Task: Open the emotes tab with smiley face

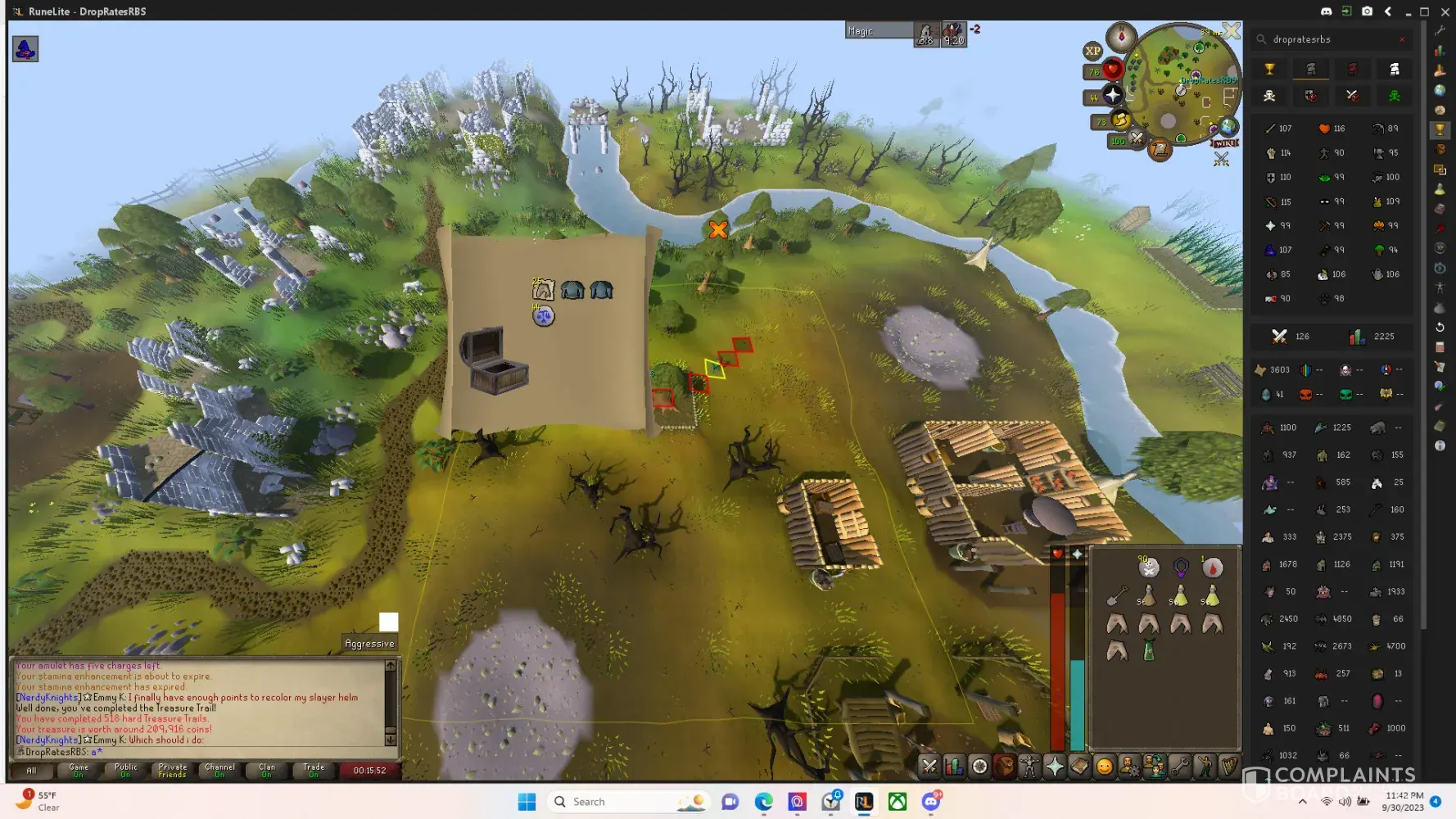Action: pyautogui.click(x=1104, y=767)
